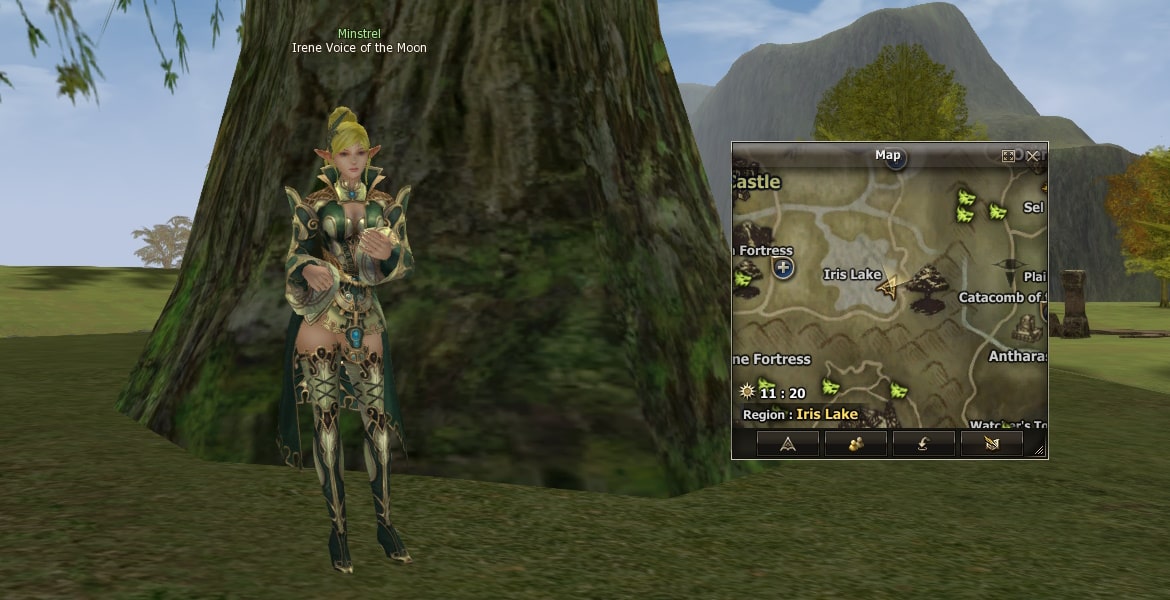Show party members on the map
Image resolution: width=1170 pixels, height=600 pixels.
tap(855, 443)
